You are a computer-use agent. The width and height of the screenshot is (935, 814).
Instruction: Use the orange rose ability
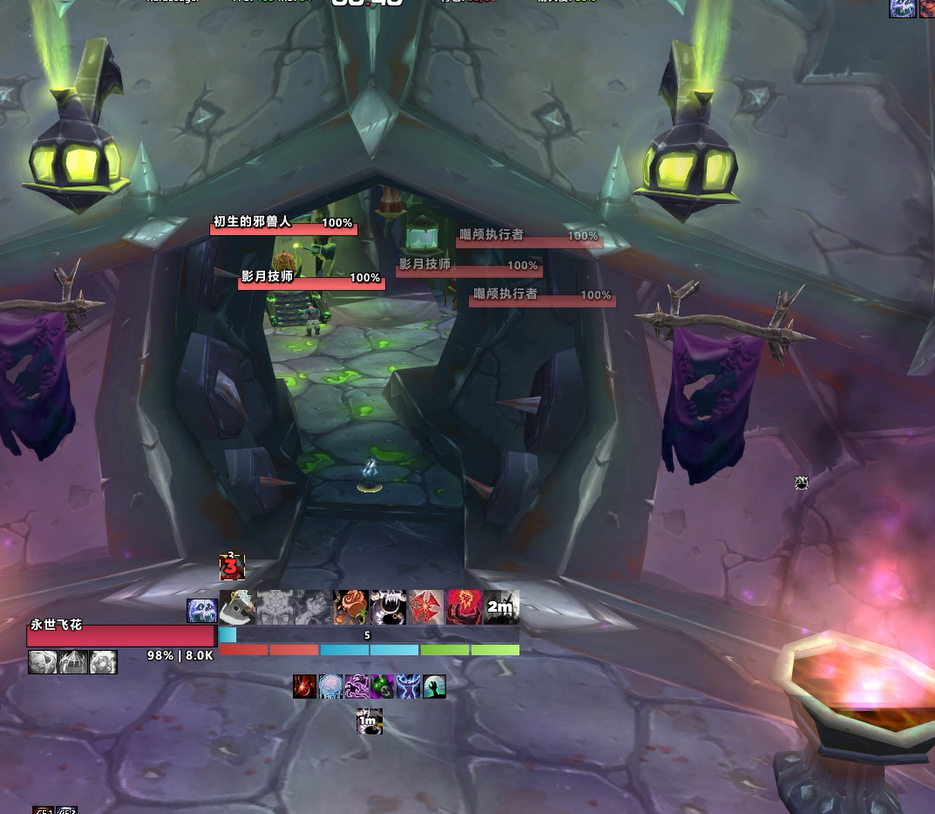(350, 607)
